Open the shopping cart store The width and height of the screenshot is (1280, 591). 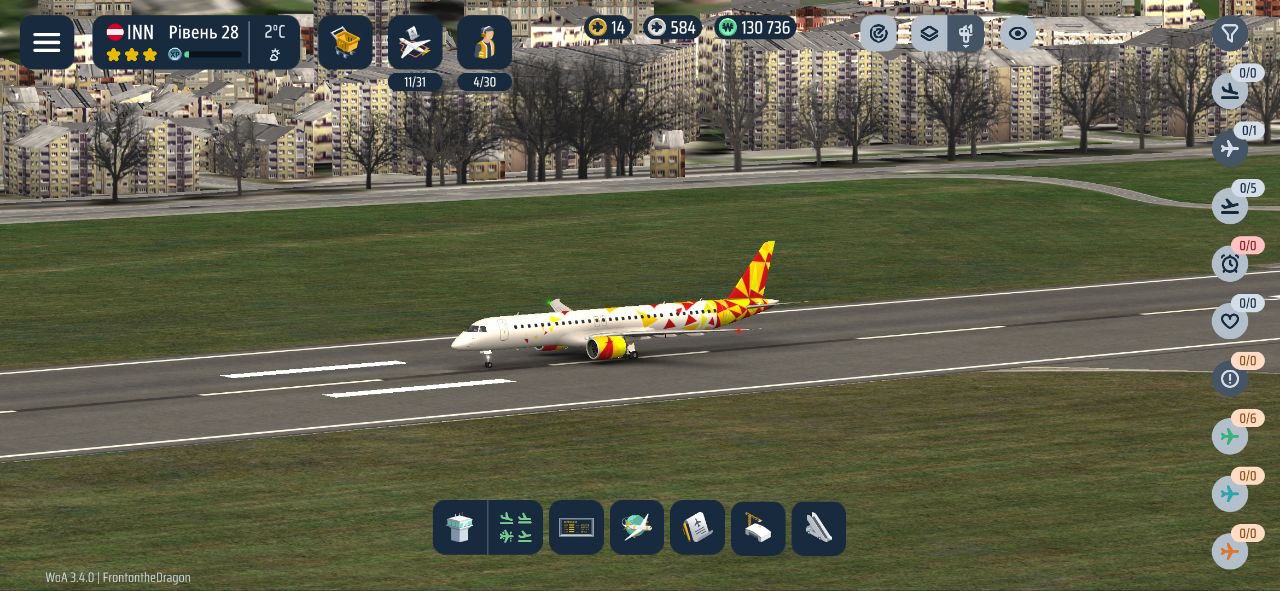click(345, 42)
